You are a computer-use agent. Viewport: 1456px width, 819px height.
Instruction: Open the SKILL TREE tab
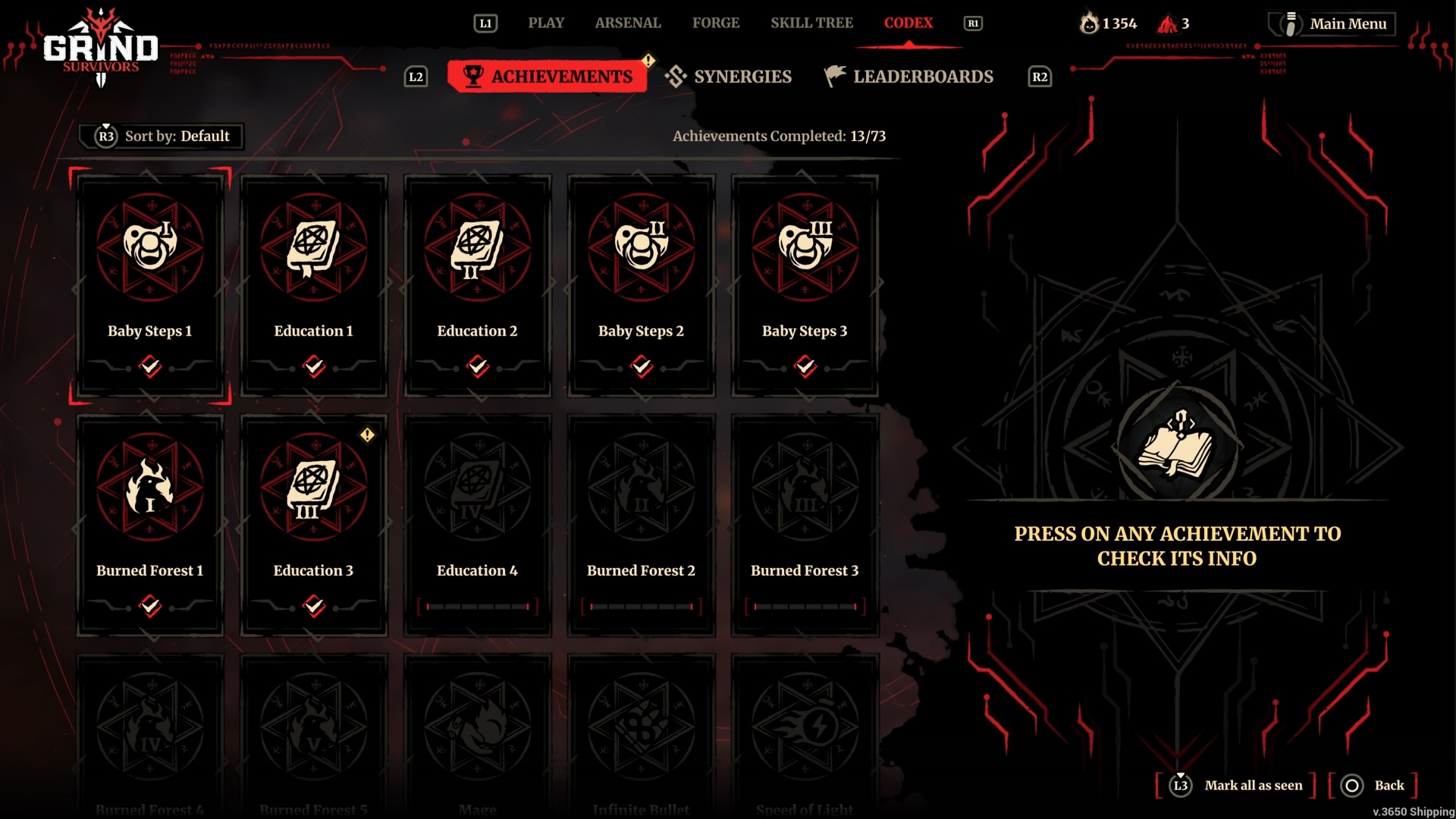(x=811, y=23)
